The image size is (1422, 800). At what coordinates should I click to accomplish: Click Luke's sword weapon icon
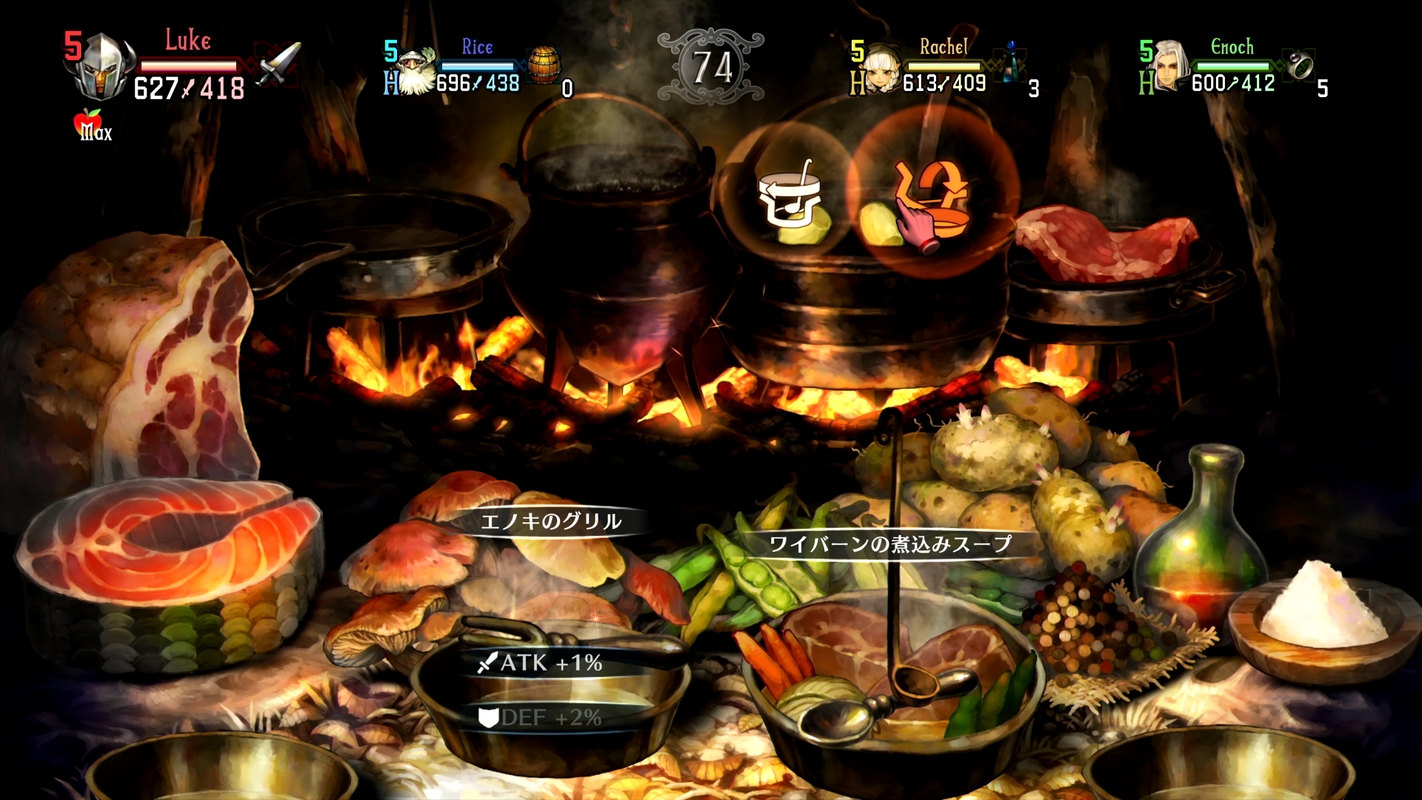point(277,64)
